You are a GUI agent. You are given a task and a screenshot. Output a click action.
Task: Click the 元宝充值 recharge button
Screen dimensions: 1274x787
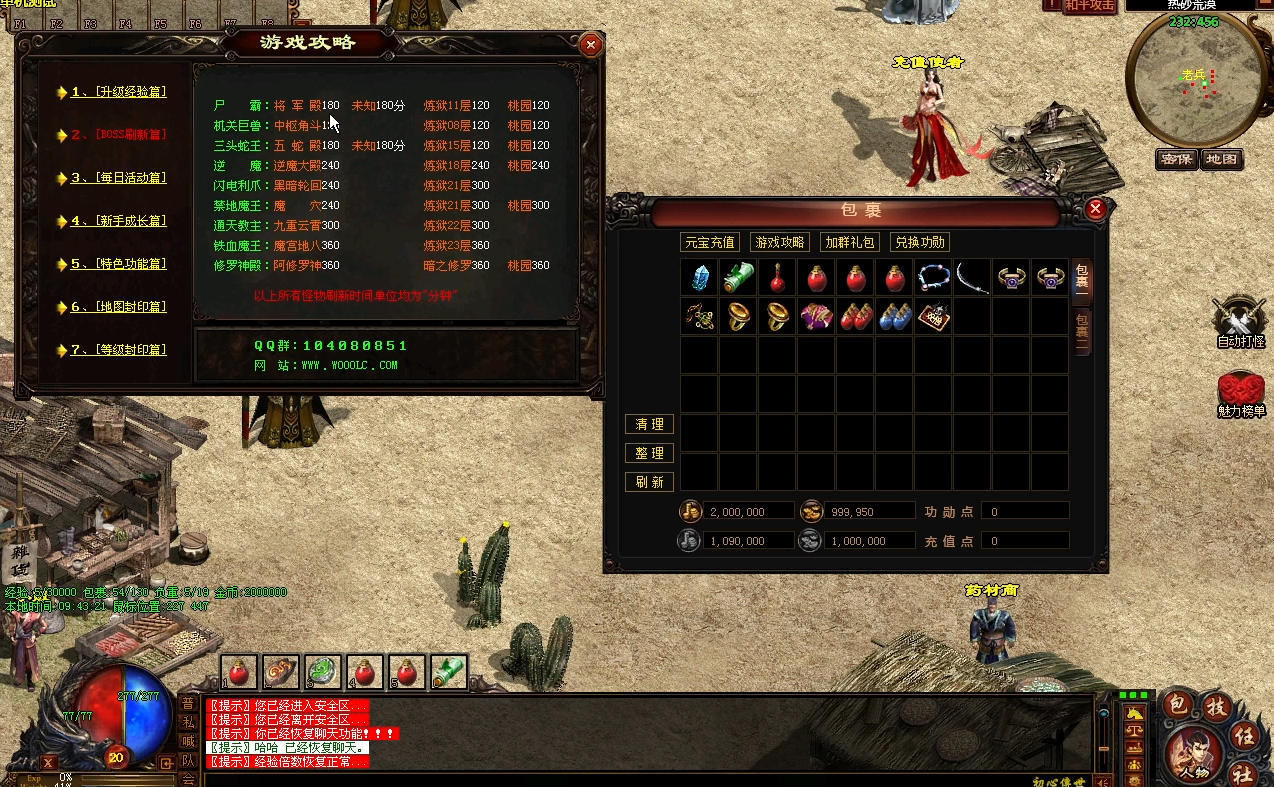coord(709,242)
